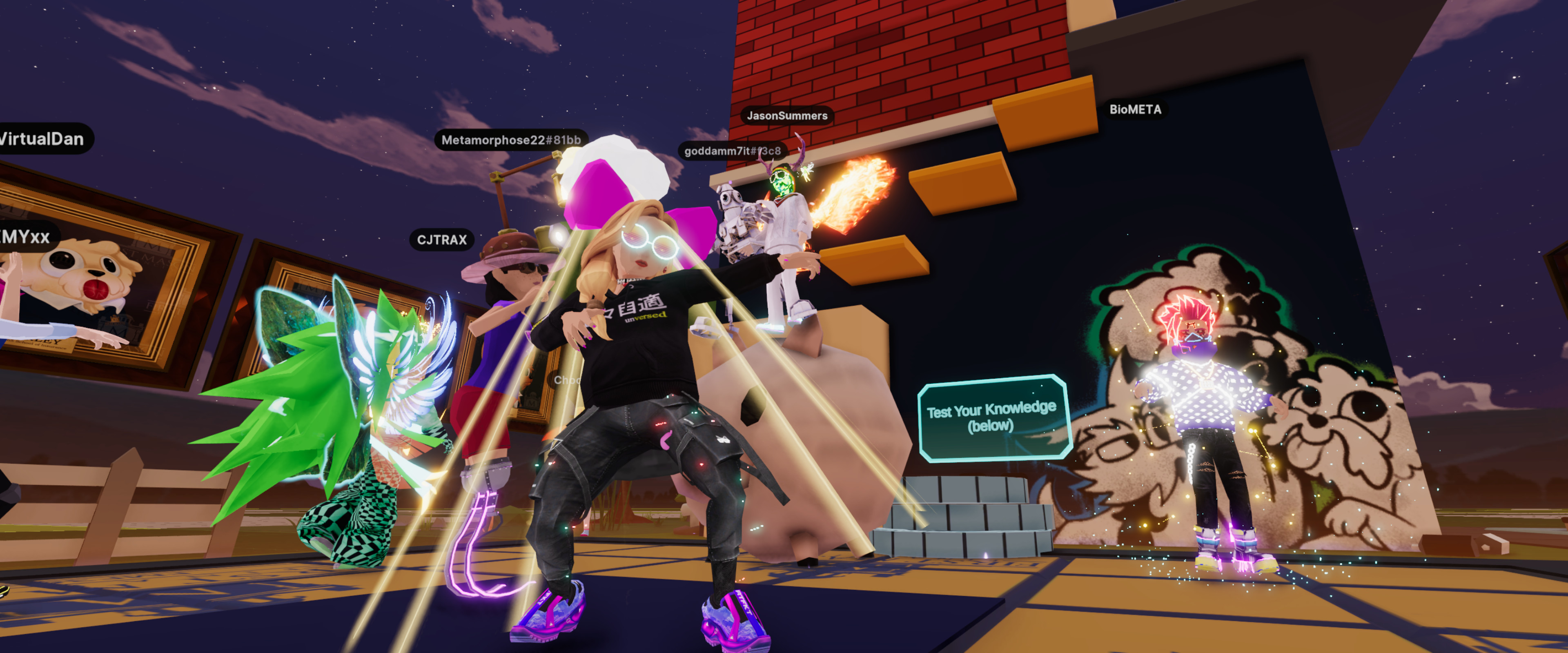Select the JasonSummers player name tag
This screenshot has width=1568, height=653.
pos(786,115)
